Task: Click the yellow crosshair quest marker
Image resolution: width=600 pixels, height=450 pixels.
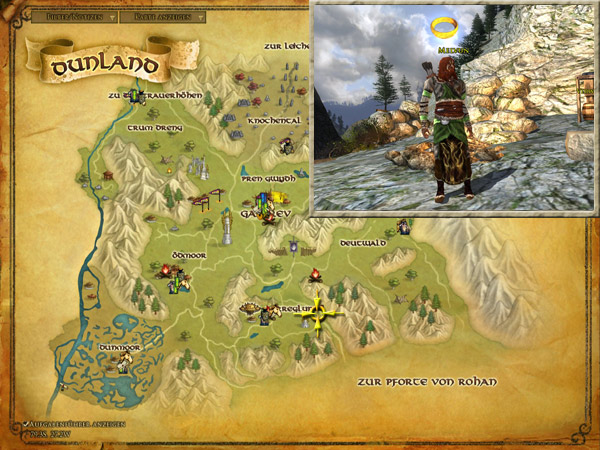Action: click(321, 314)
